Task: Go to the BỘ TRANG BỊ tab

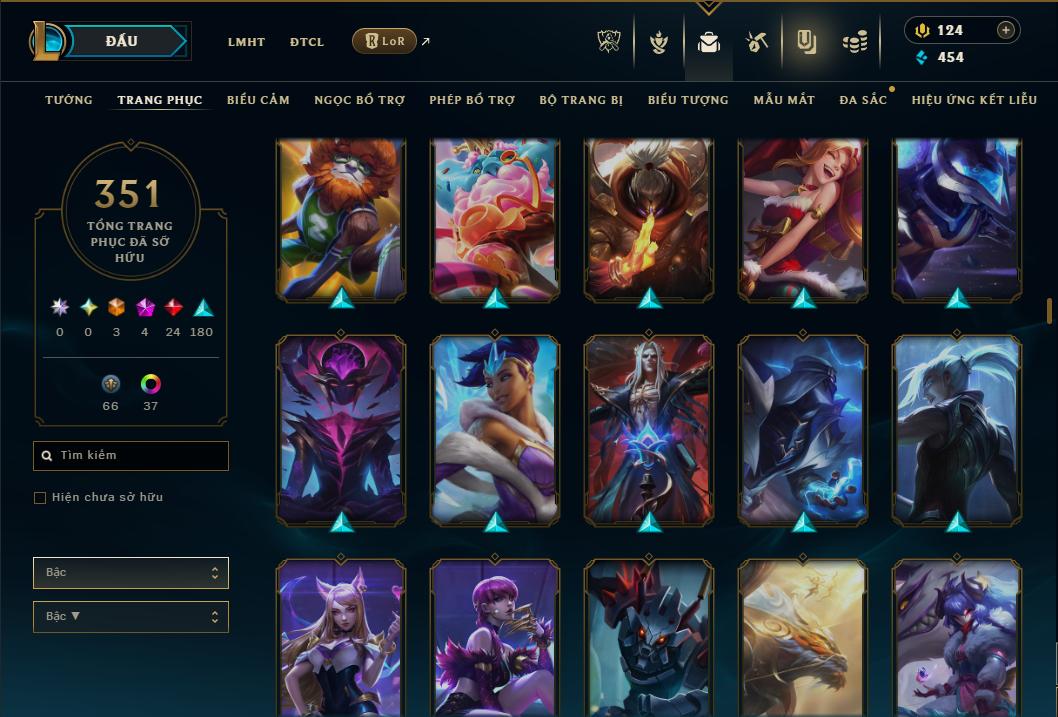Action: [581, 100]
